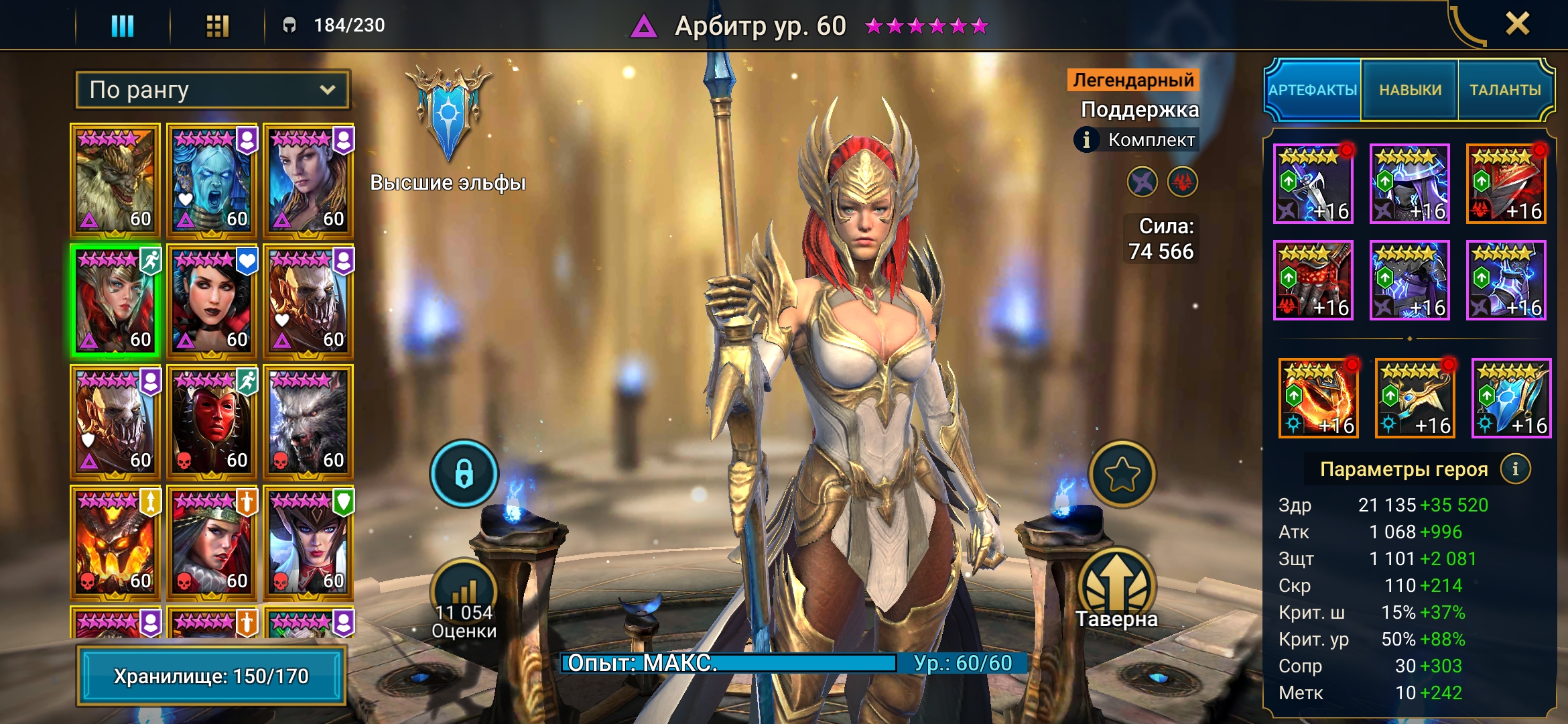Open the 'По рангу' sorting dropdown
Image resolution: width=1568 pixels, height=724 pixels.
(x=212, y=90)
